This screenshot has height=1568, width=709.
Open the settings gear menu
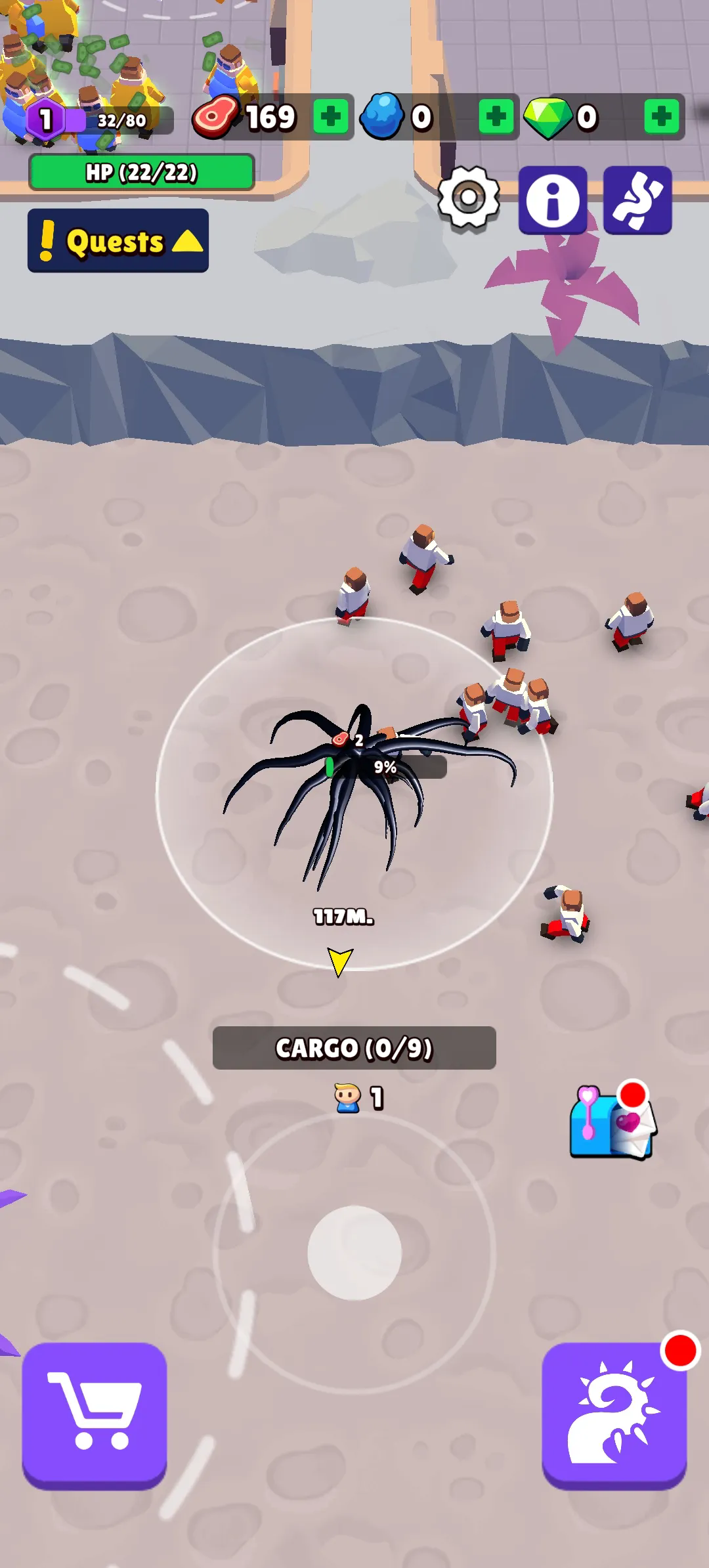click(469, 198)
